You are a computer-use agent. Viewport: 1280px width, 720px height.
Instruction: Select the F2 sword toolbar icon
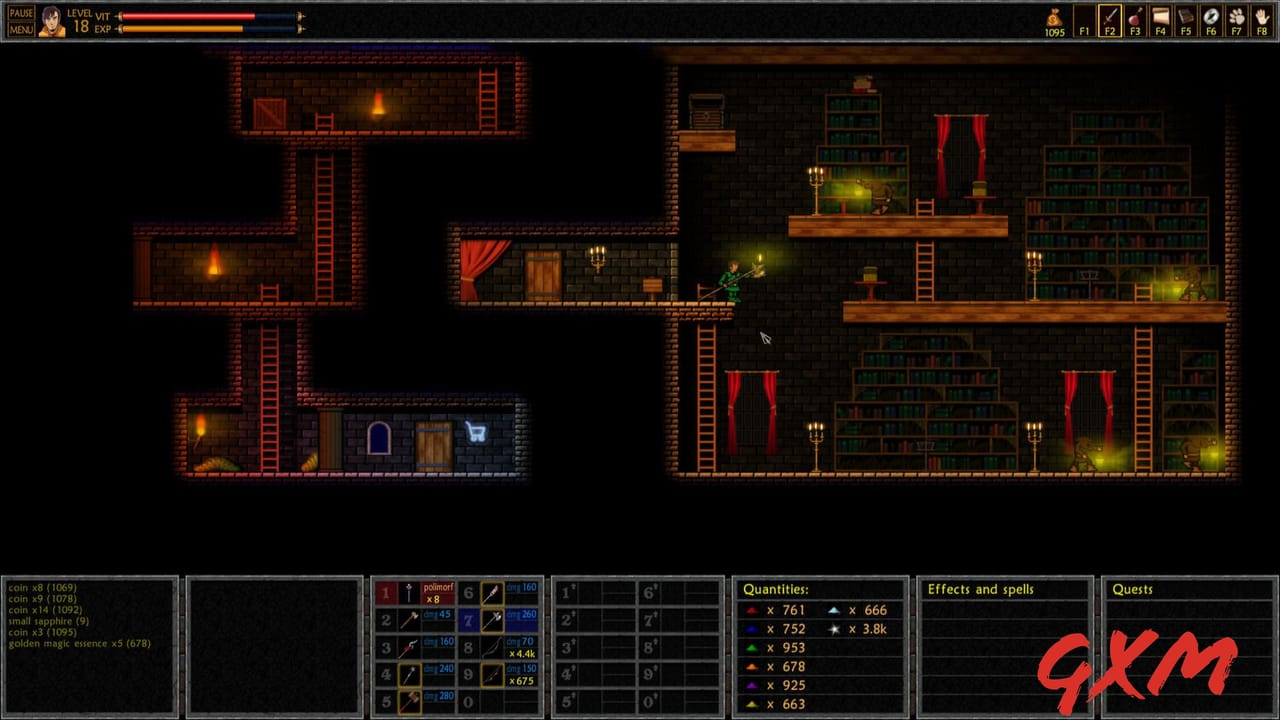pyautogui.click(x=1109, y=19)
